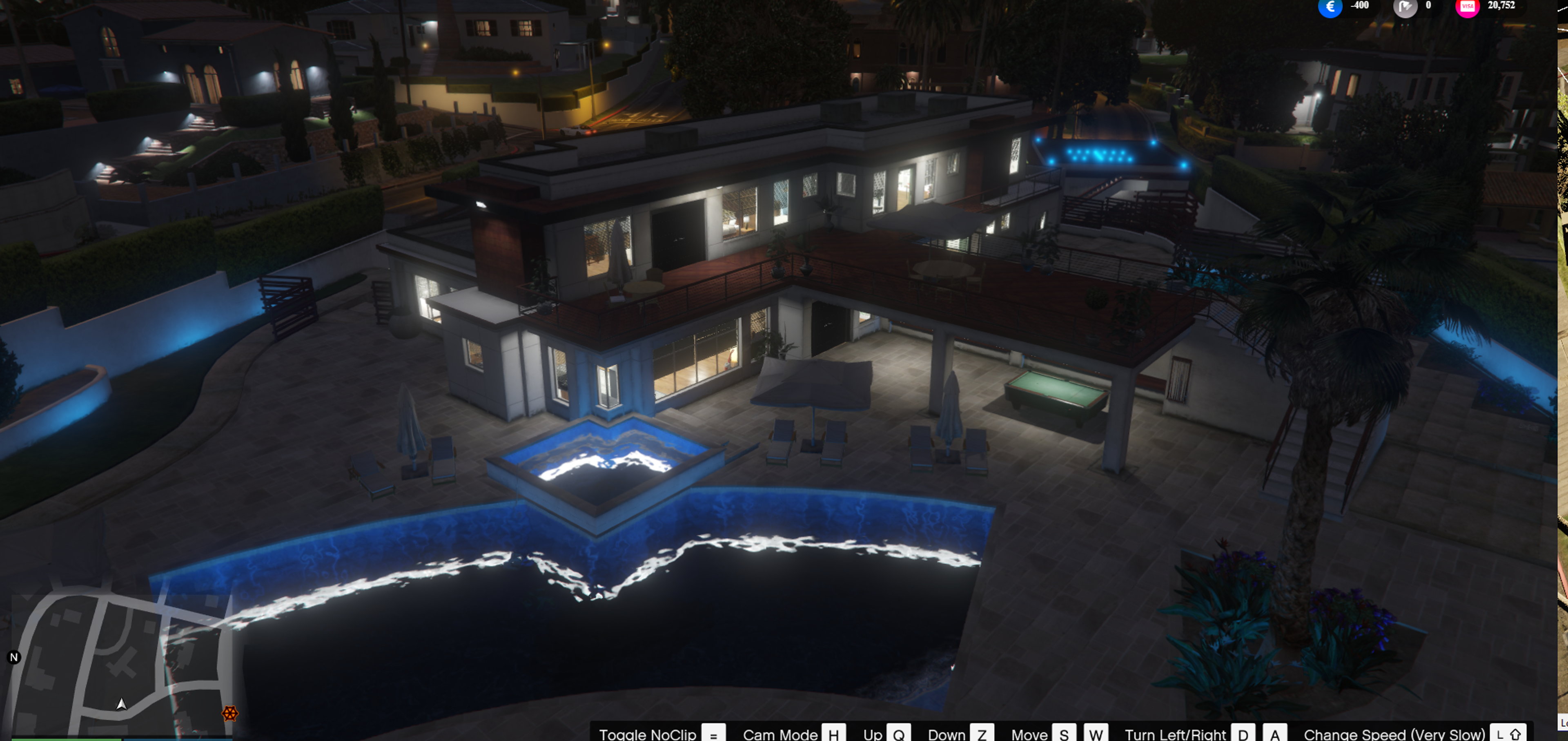Image resolution: width=1568 pixels, height=741 pixels.
Task: Open the pink VISA bank icon
Action: tap(1467, 7)
